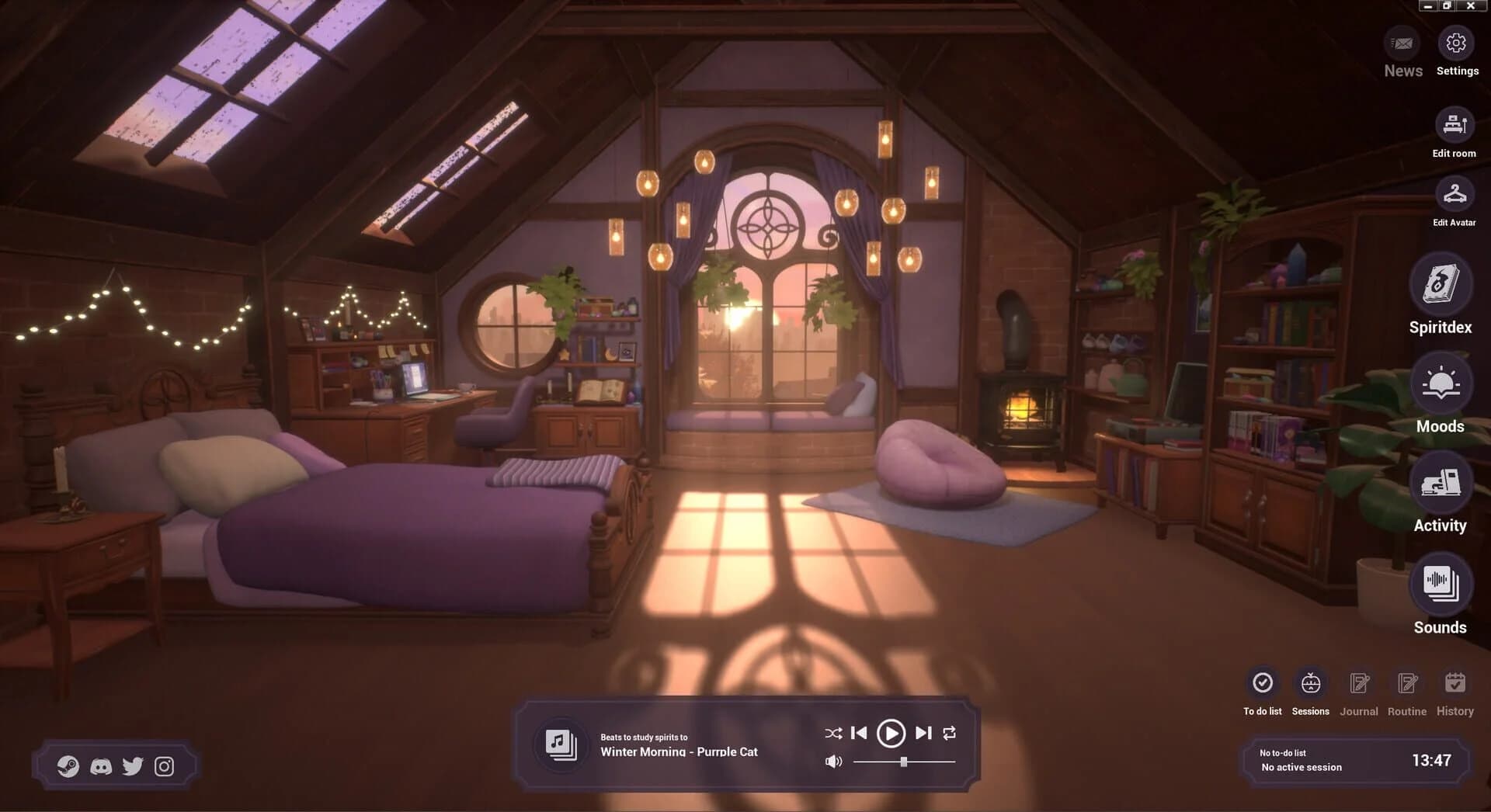Enable repeat mode
Viewport: 1491px width, 812px height.
(x=949, y=732)
